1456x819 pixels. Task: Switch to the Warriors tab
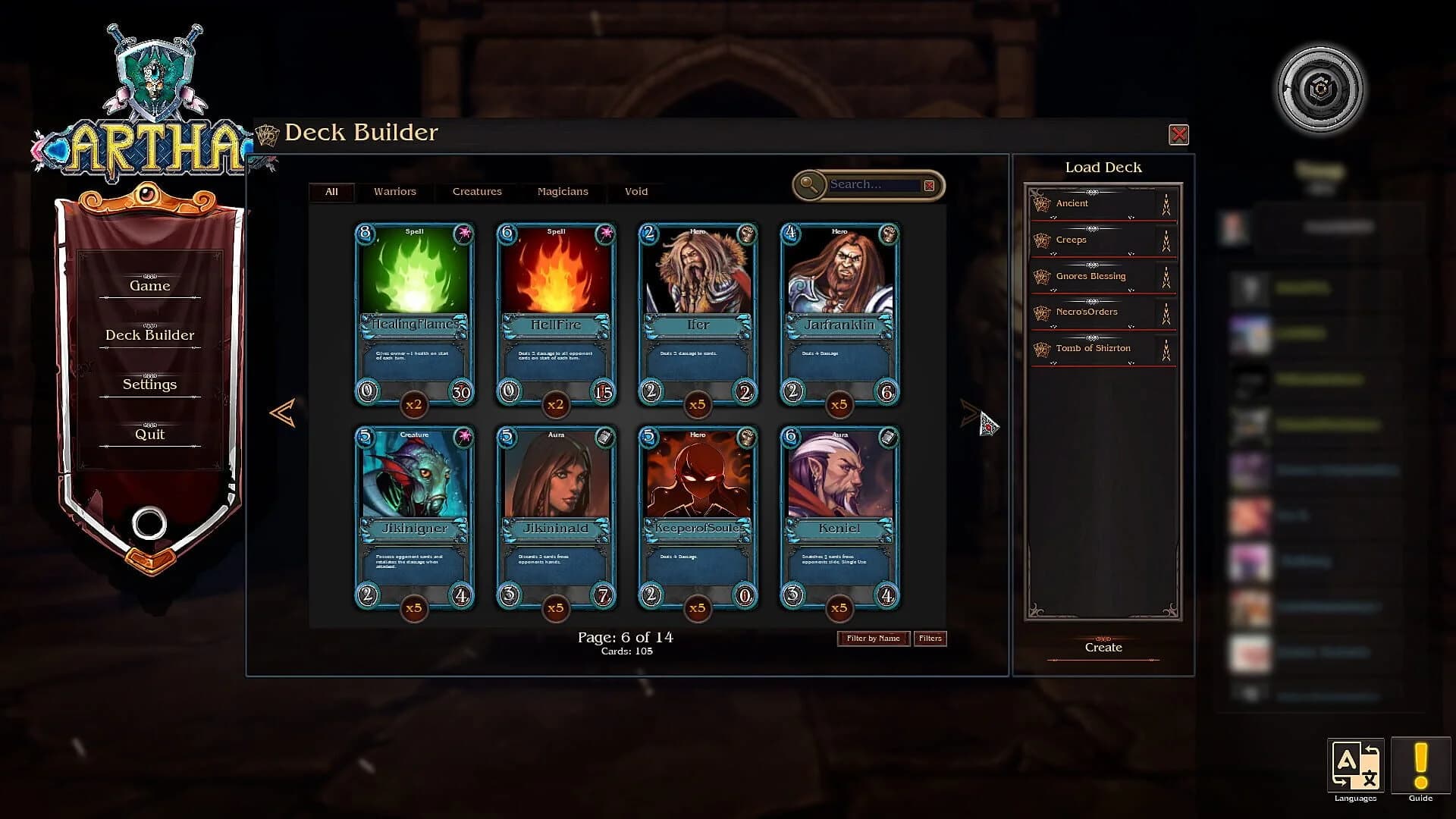(x=394, y=192)
